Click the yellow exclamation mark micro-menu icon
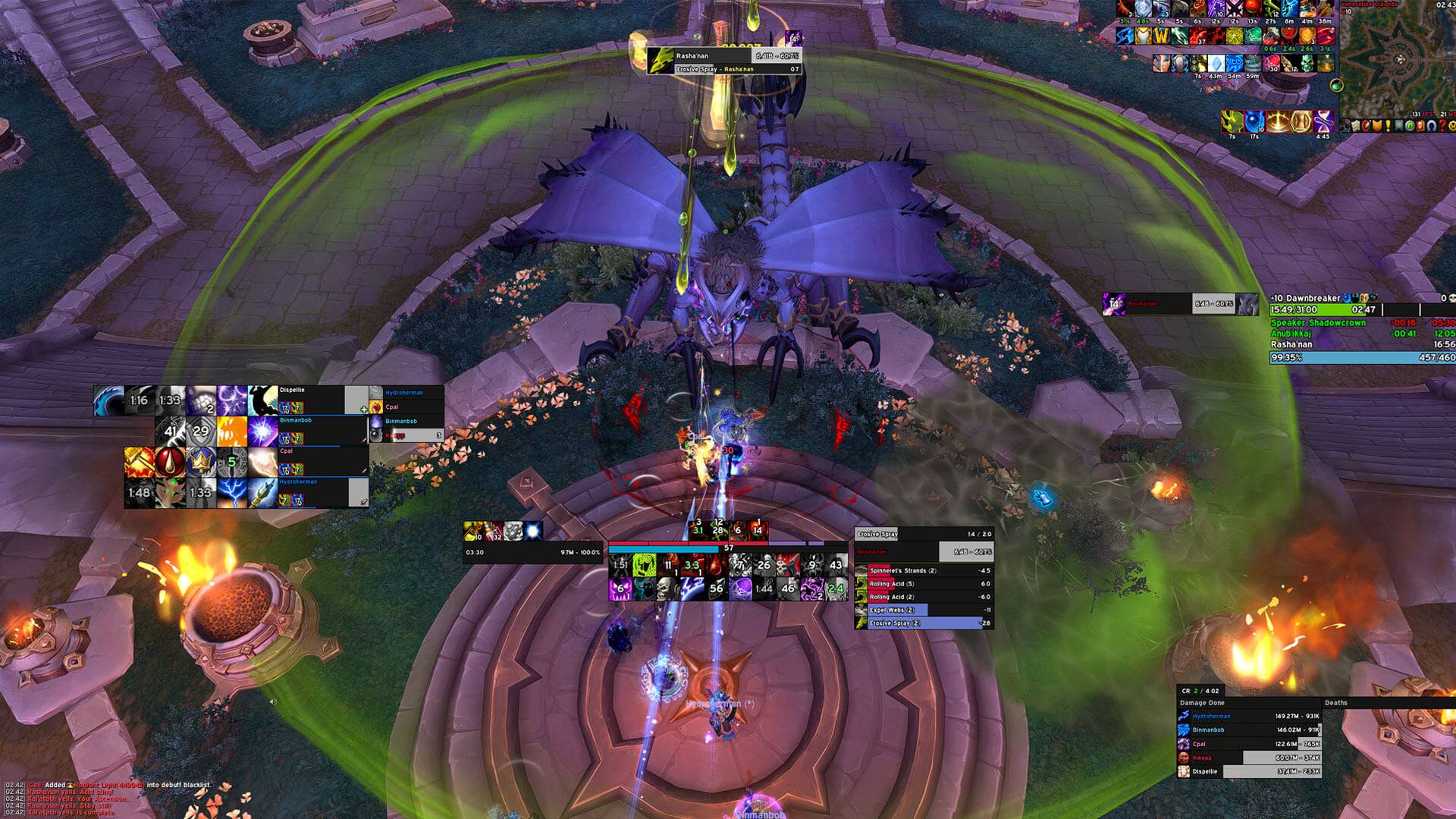The image size is (1456, 819). coord(1389,126)
